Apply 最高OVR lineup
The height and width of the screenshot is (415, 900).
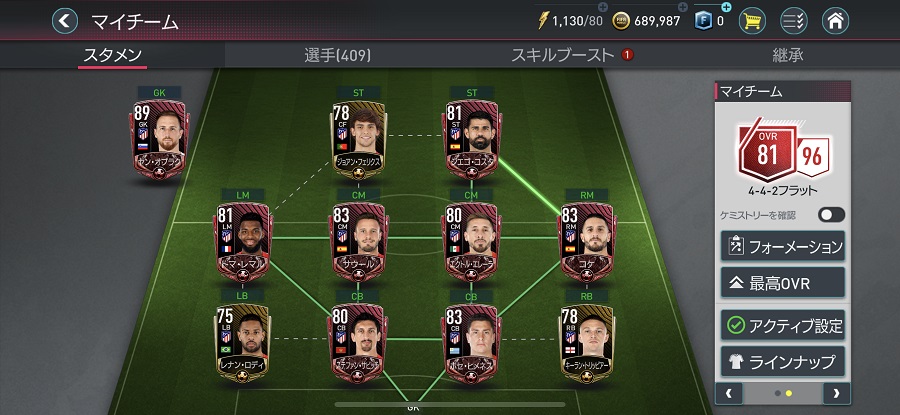coord(782,283)
